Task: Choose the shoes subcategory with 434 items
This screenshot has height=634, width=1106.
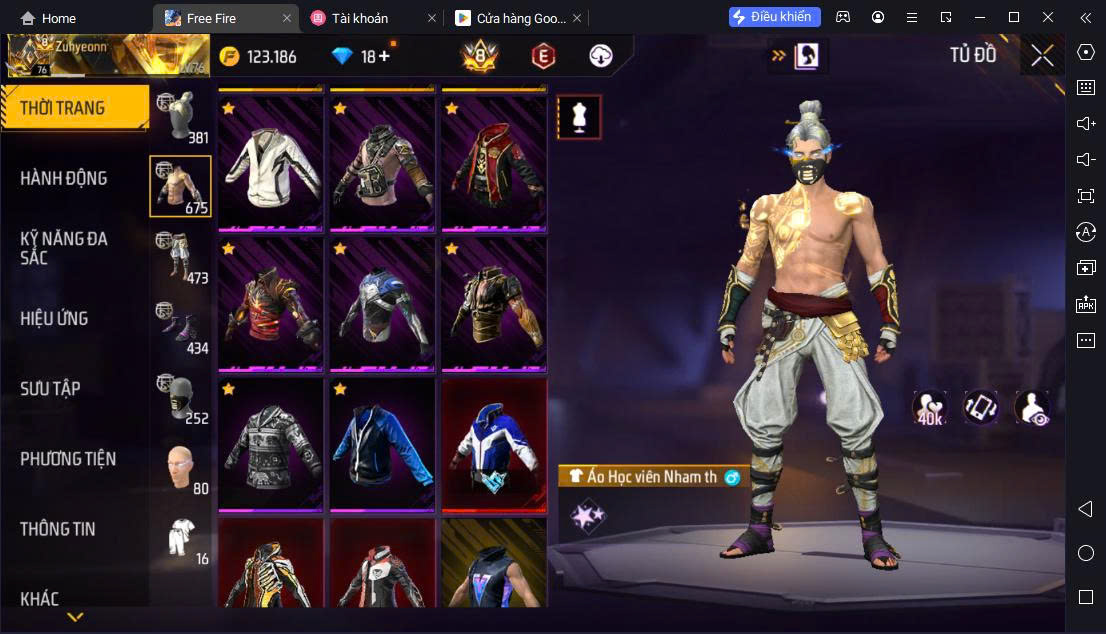Action: click(181, 327)
